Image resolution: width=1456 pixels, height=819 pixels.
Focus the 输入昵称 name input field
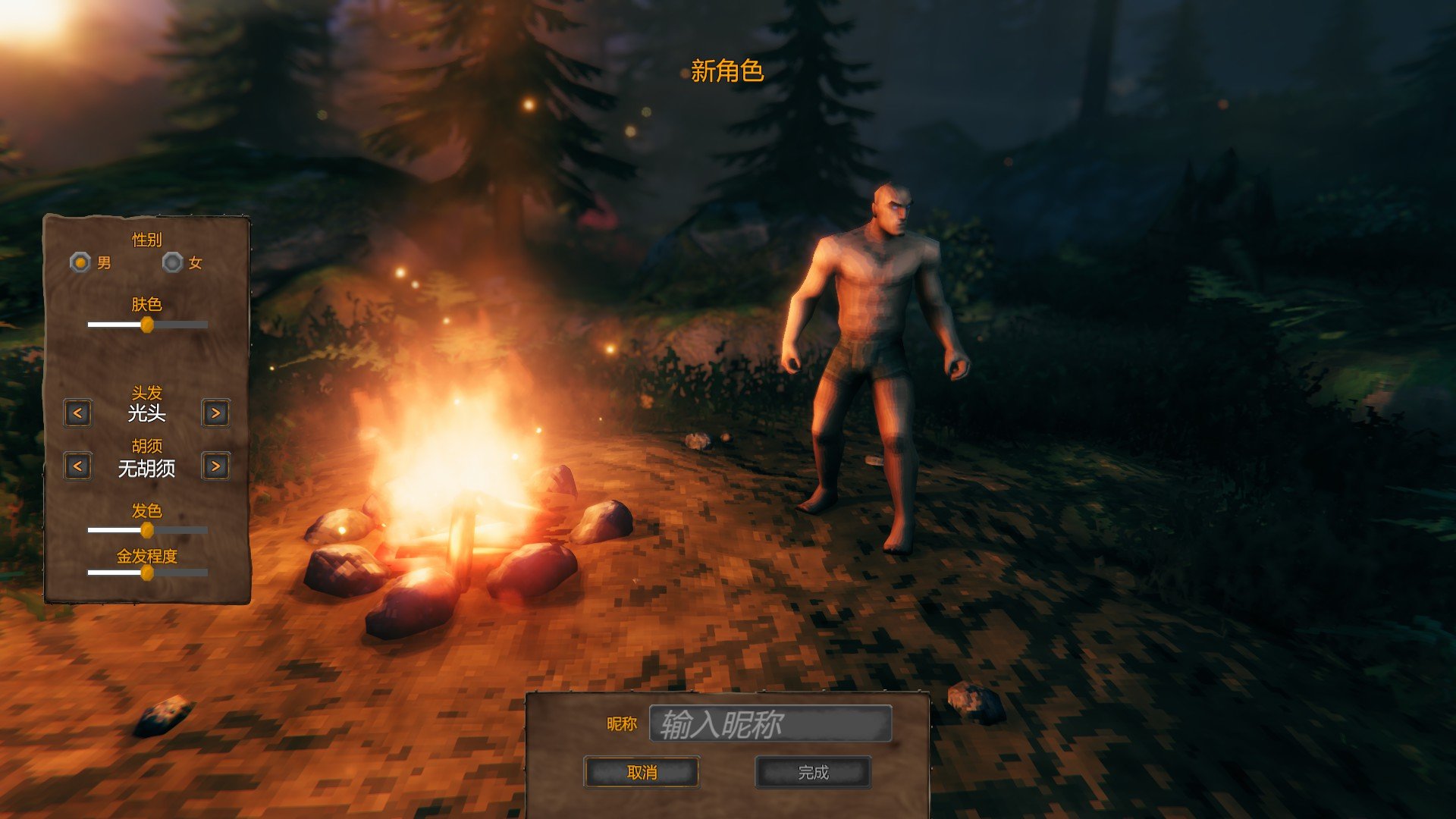click(x=770, y=724)
